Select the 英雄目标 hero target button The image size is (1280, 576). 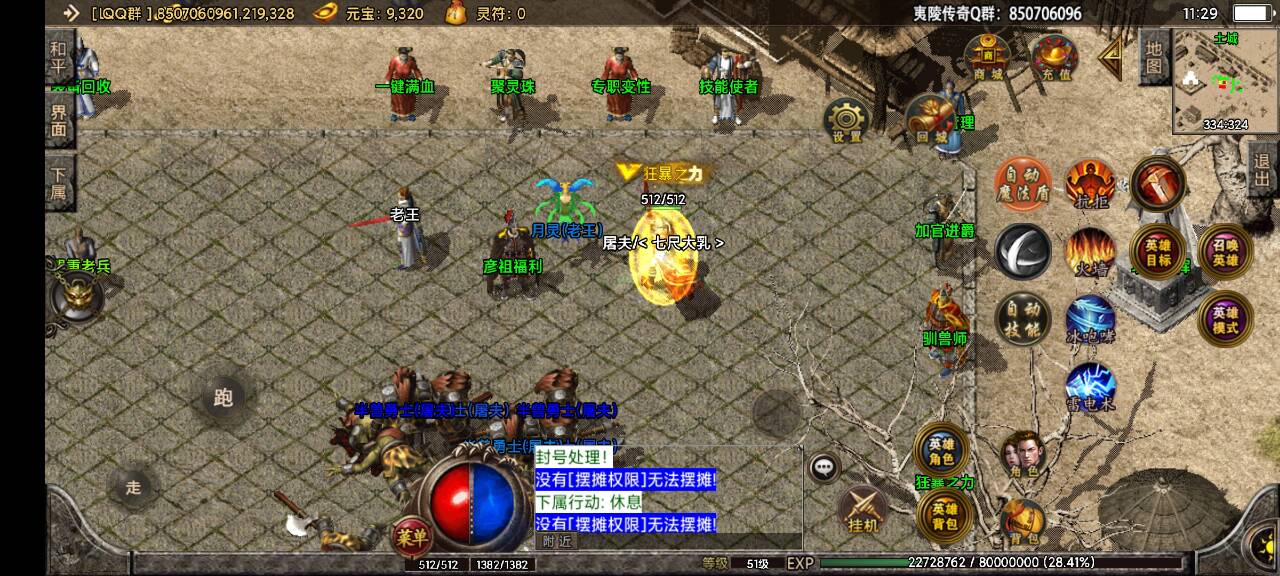coord(1157,252)
